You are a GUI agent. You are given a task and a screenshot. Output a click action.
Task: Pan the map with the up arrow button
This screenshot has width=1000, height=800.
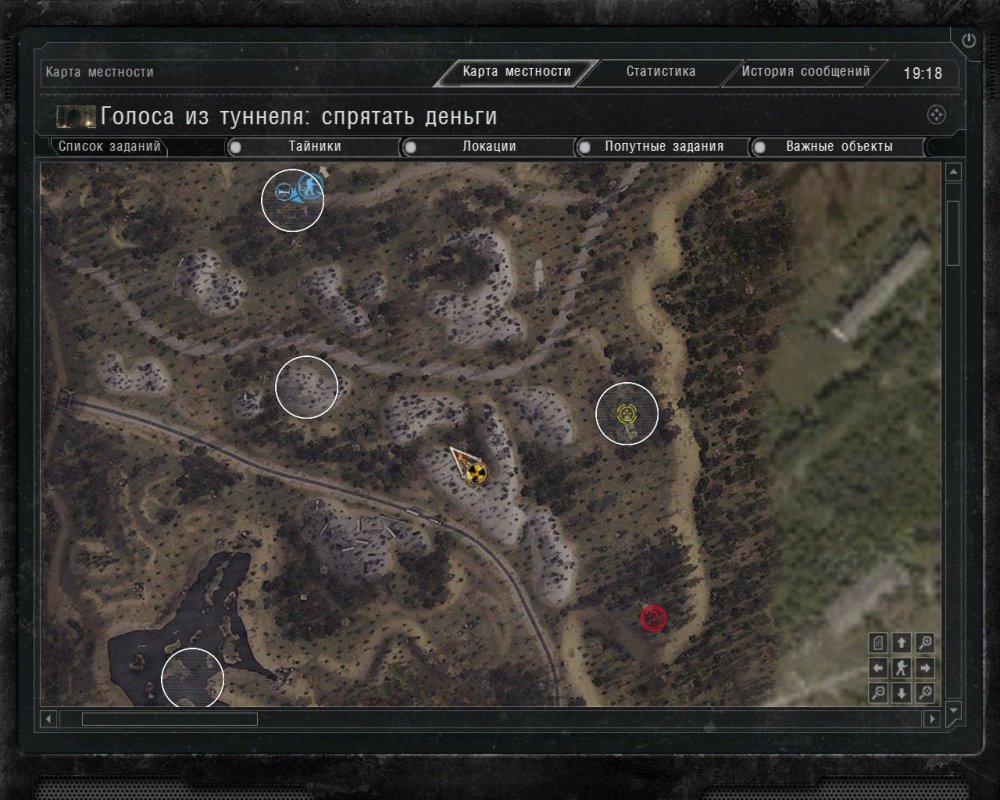click(x=902, y=643)
